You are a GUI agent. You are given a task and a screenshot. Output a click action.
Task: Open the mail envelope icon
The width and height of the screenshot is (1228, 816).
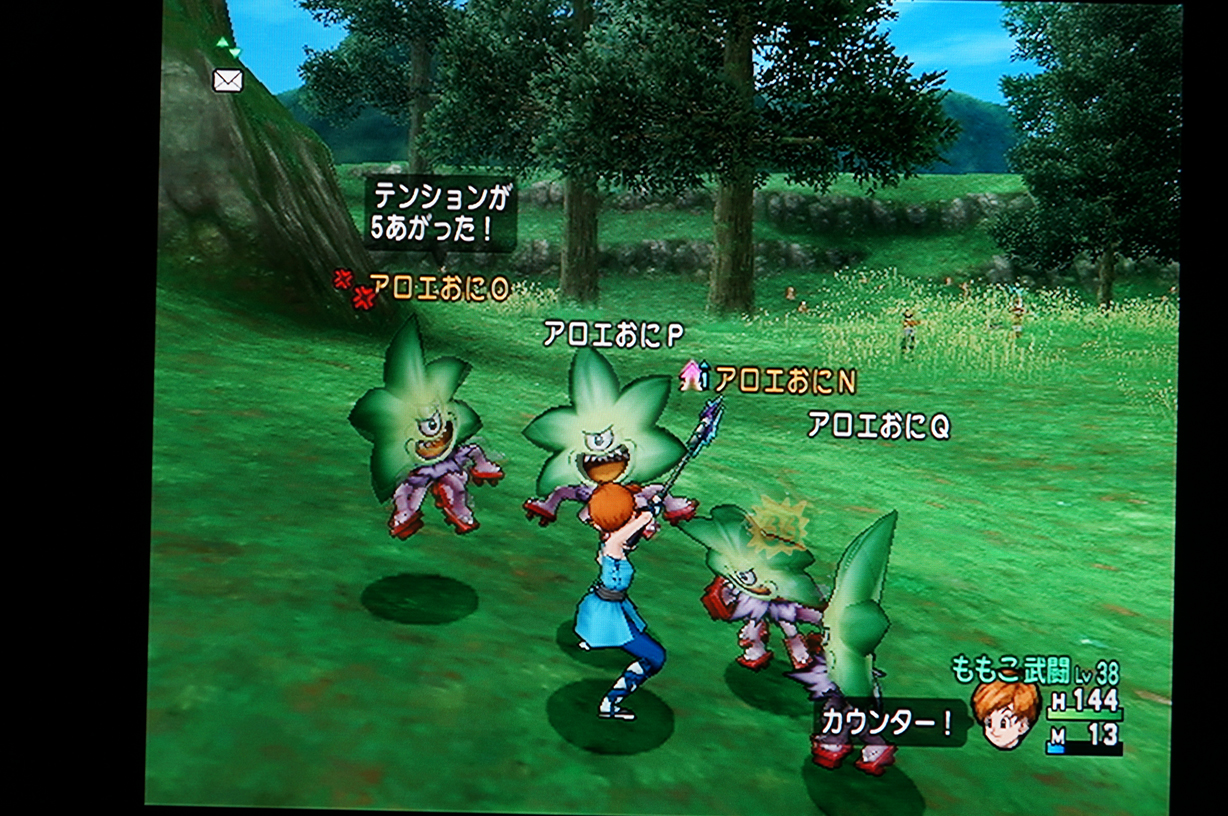228,81
